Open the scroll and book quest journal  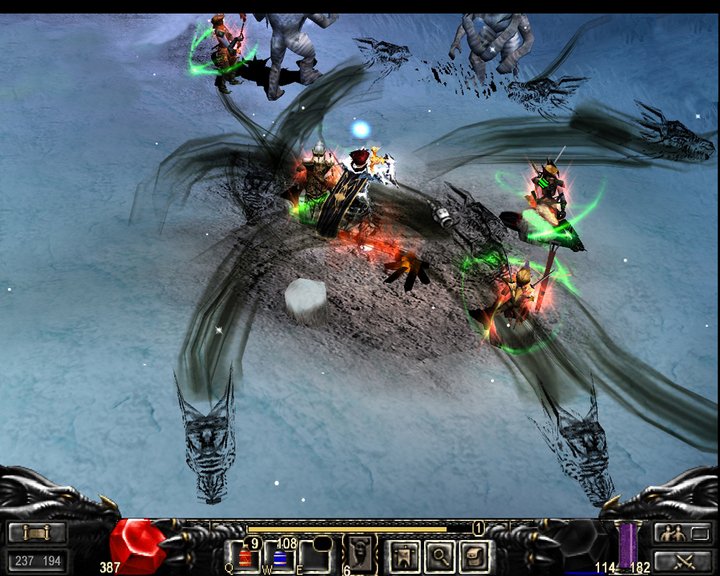[x=475, y=555]
